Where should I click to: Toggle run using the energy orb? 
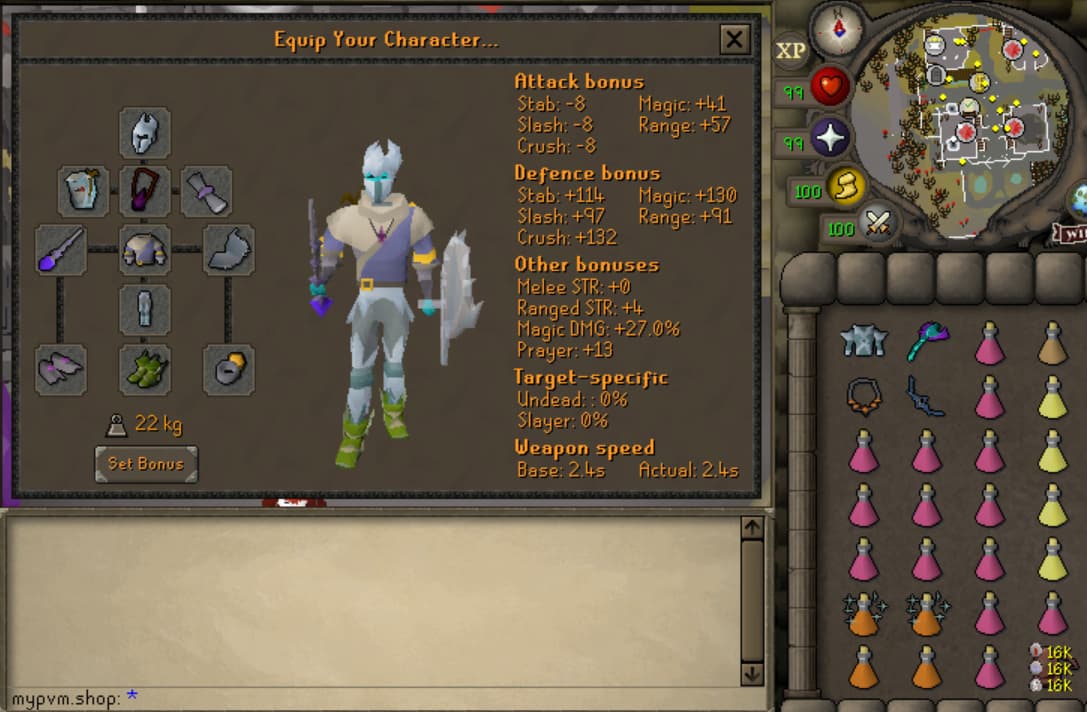click(845, 186)
